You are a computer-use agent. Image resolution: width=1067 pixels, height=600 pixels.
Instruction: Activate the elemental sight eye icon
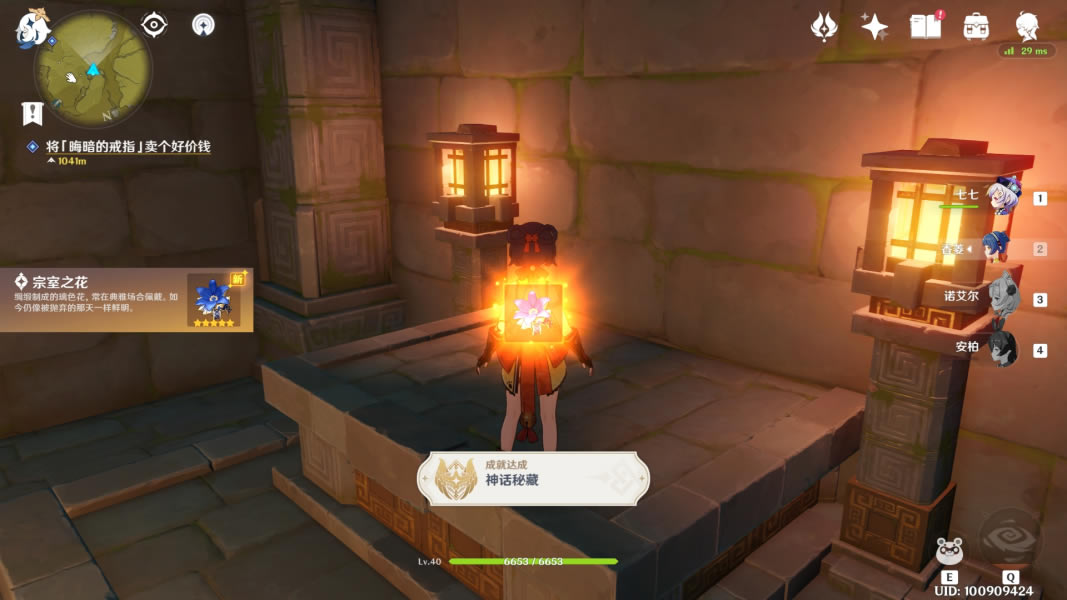pos(154,24)
